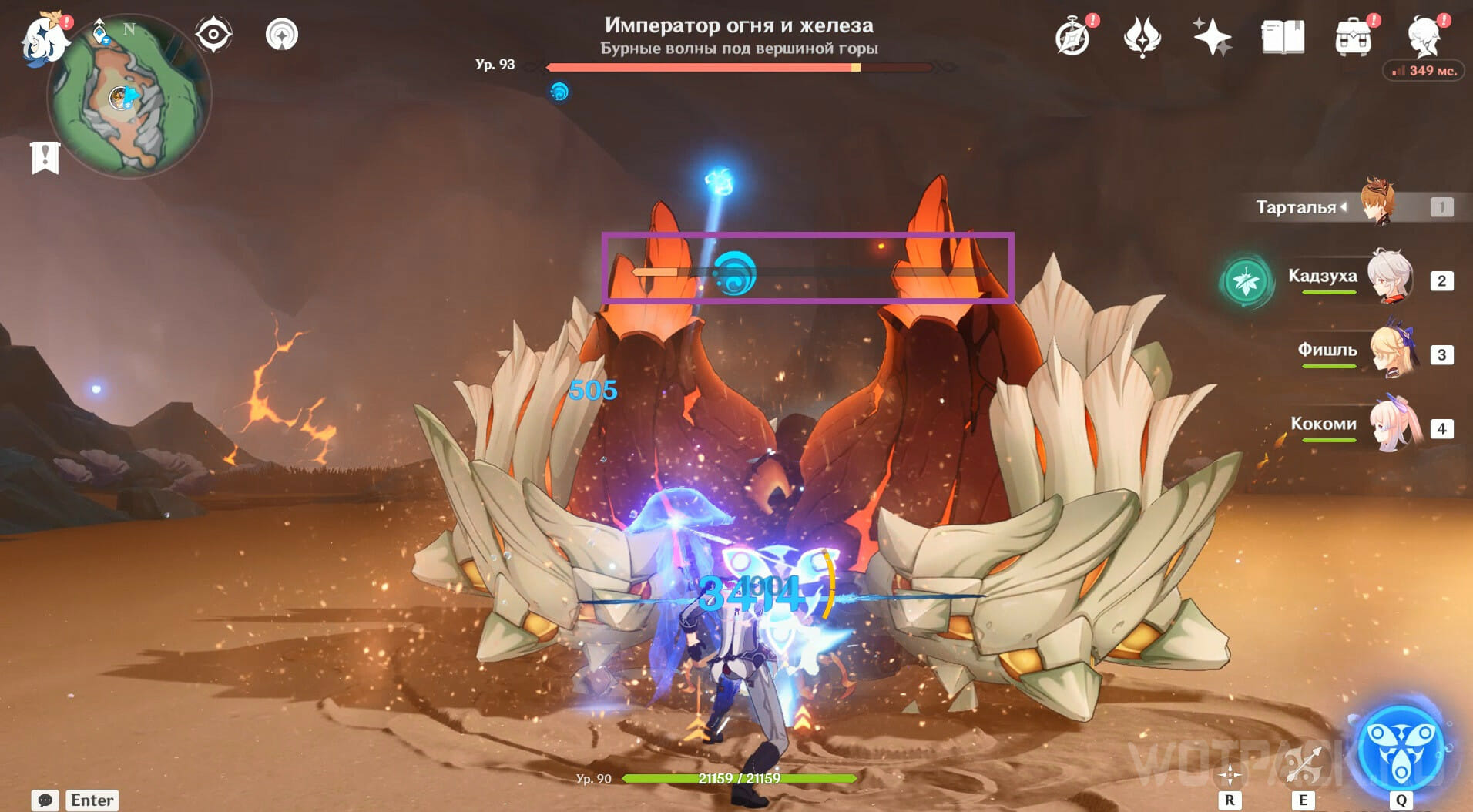The image size is (1473, 812).
Task: Click the circular minimap
Action: (129, 97)
